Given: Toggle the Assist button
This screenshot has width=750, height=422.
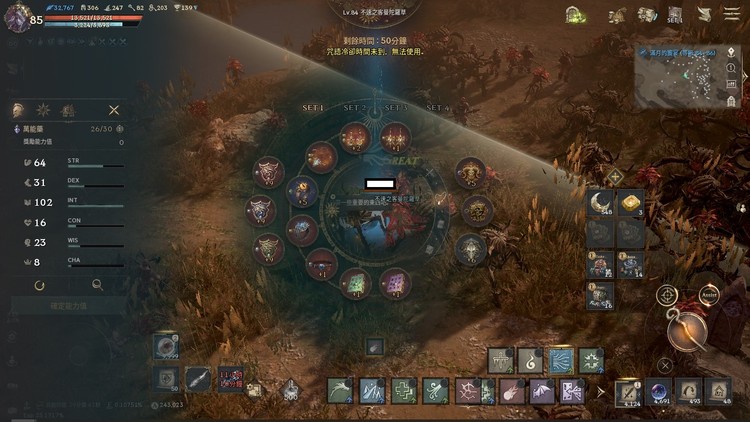Looking at the screenshot, I should pos(710,295).
